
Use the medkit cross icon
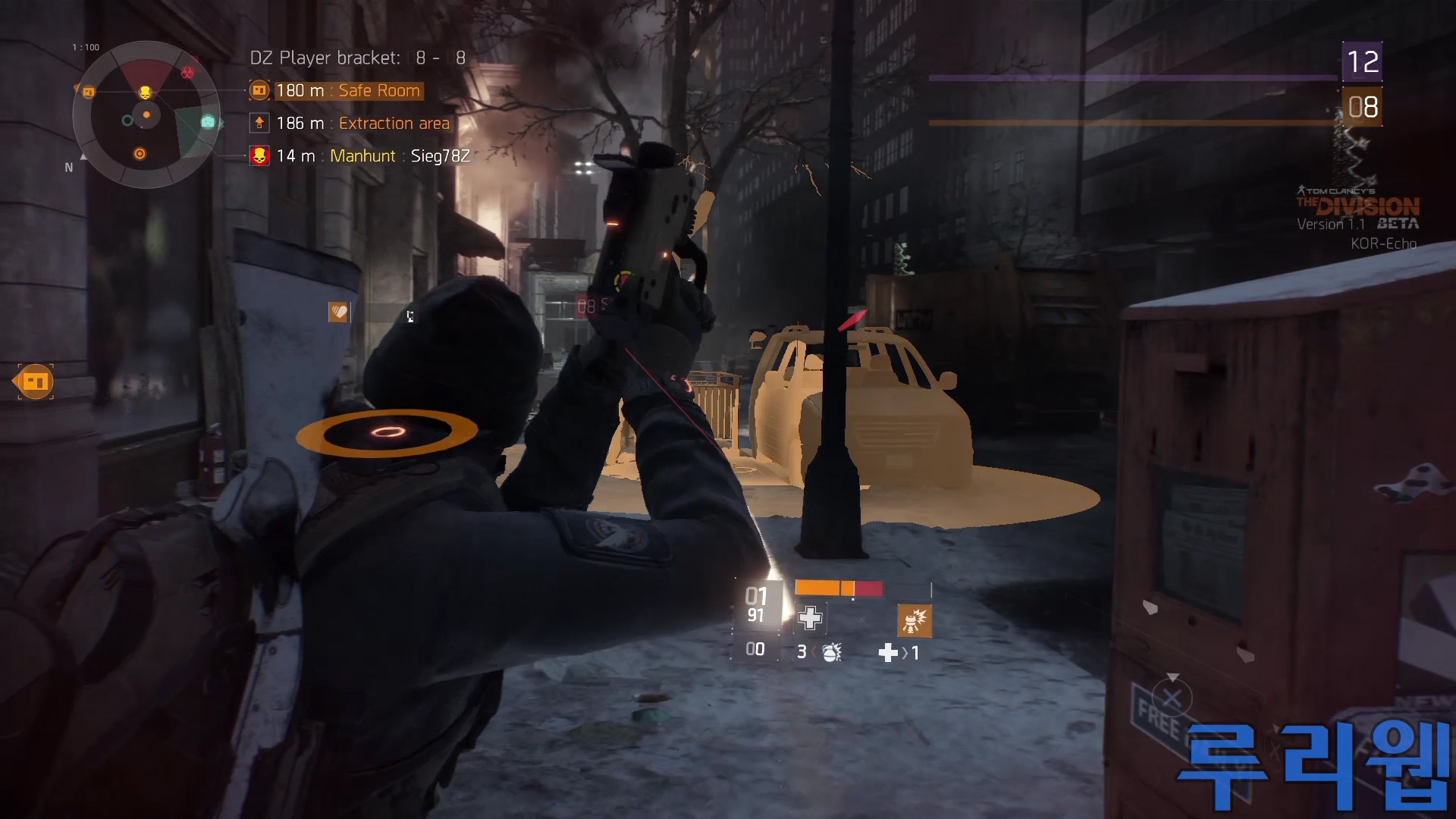[x=888, y=653]
